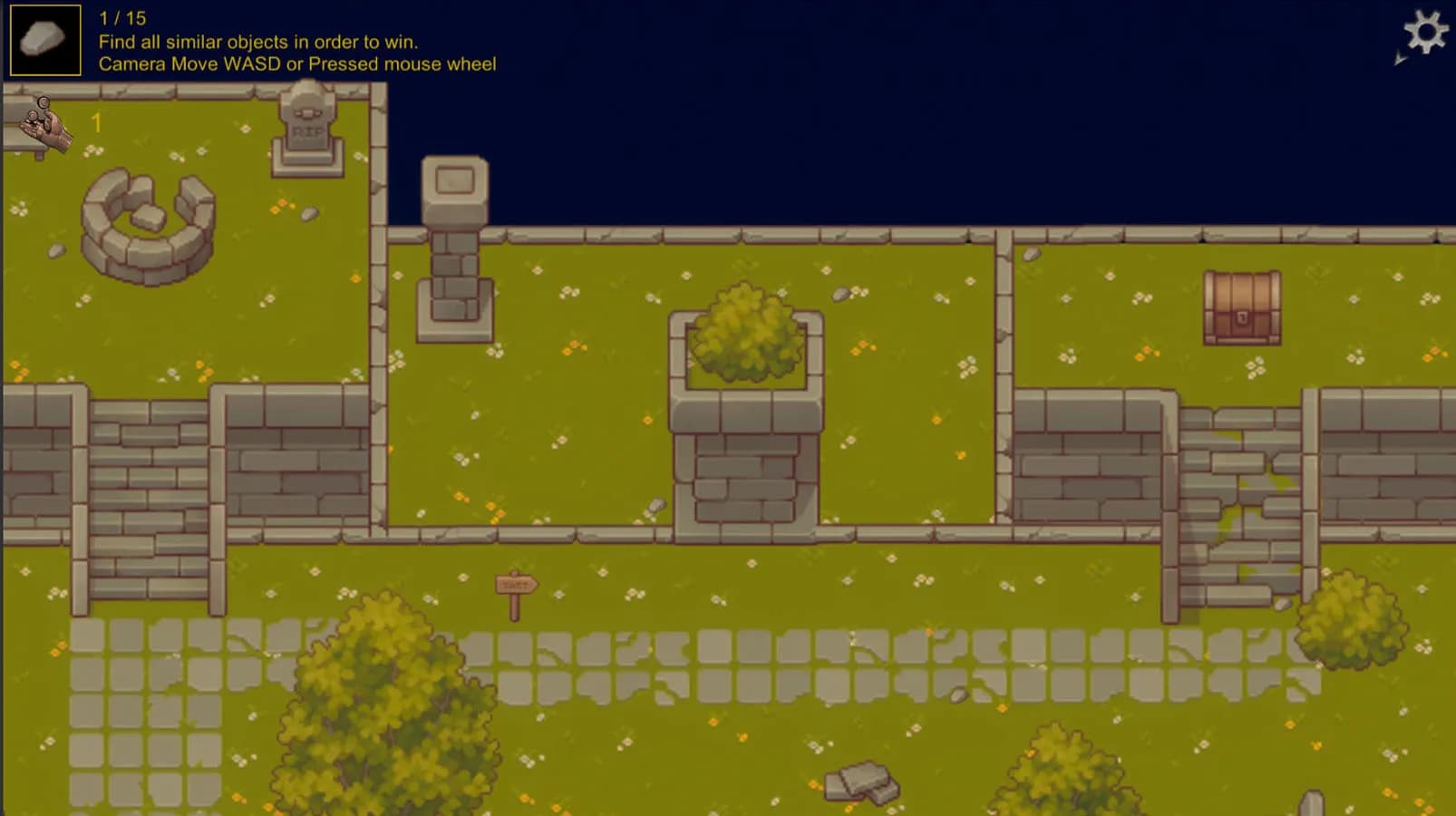Click the stone target icon showing 1/15
This screenshot has width=1456, height=816.
pyautogui.click(x=44, y=38)
